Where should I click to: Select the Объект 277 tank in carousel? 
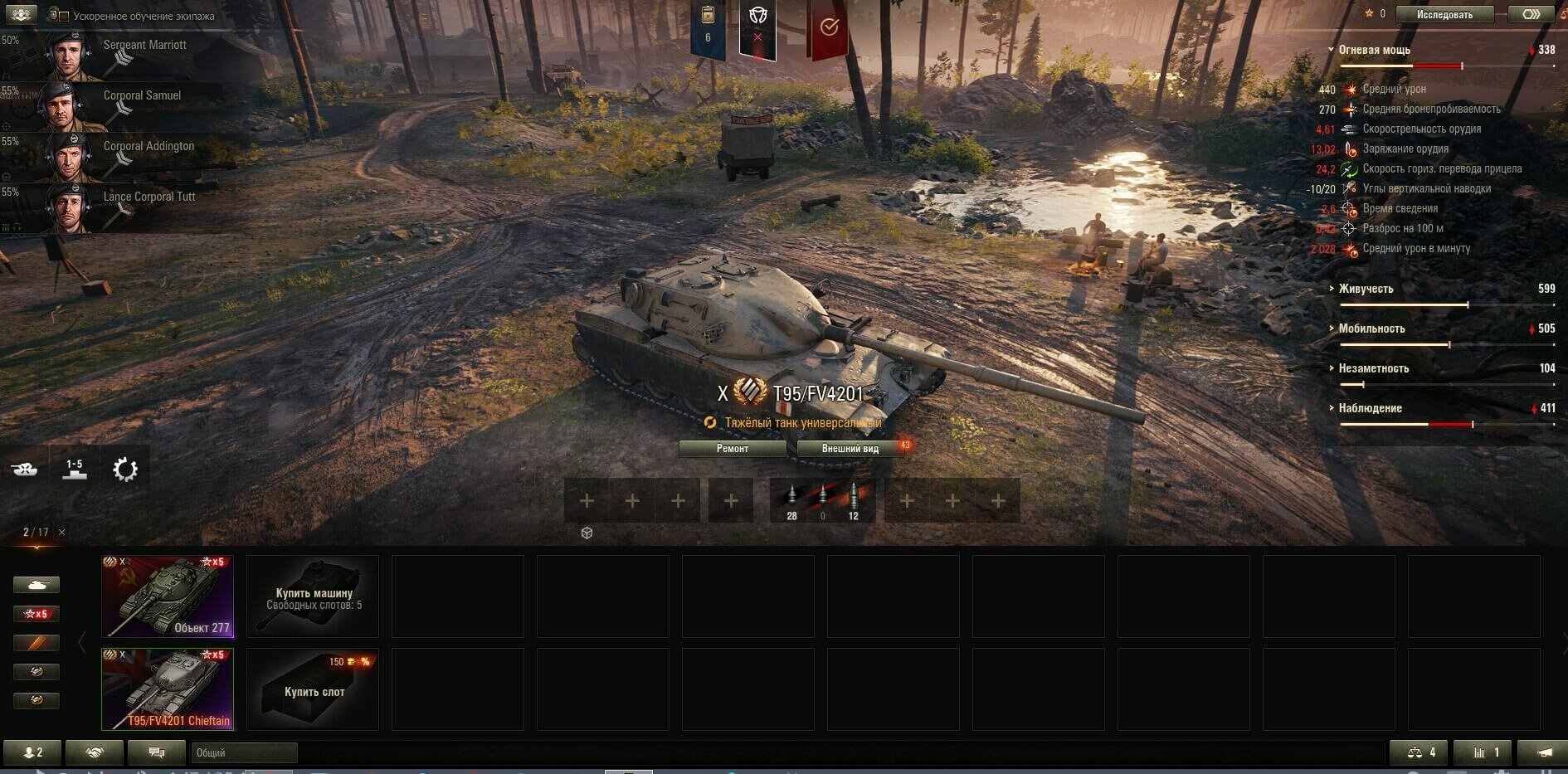point(168,596)
